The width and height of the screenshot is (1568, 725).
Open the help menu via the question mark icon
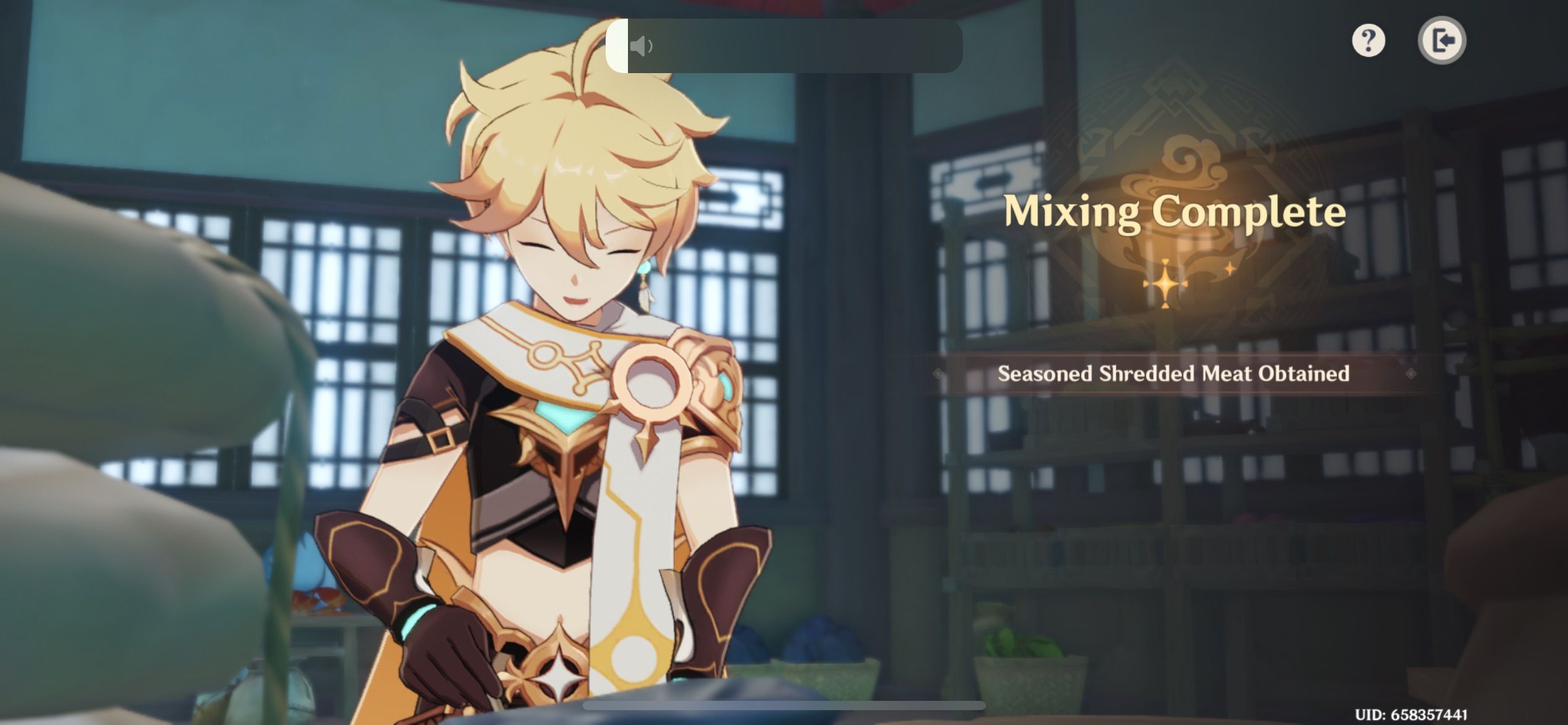[x=1369, y=40]
